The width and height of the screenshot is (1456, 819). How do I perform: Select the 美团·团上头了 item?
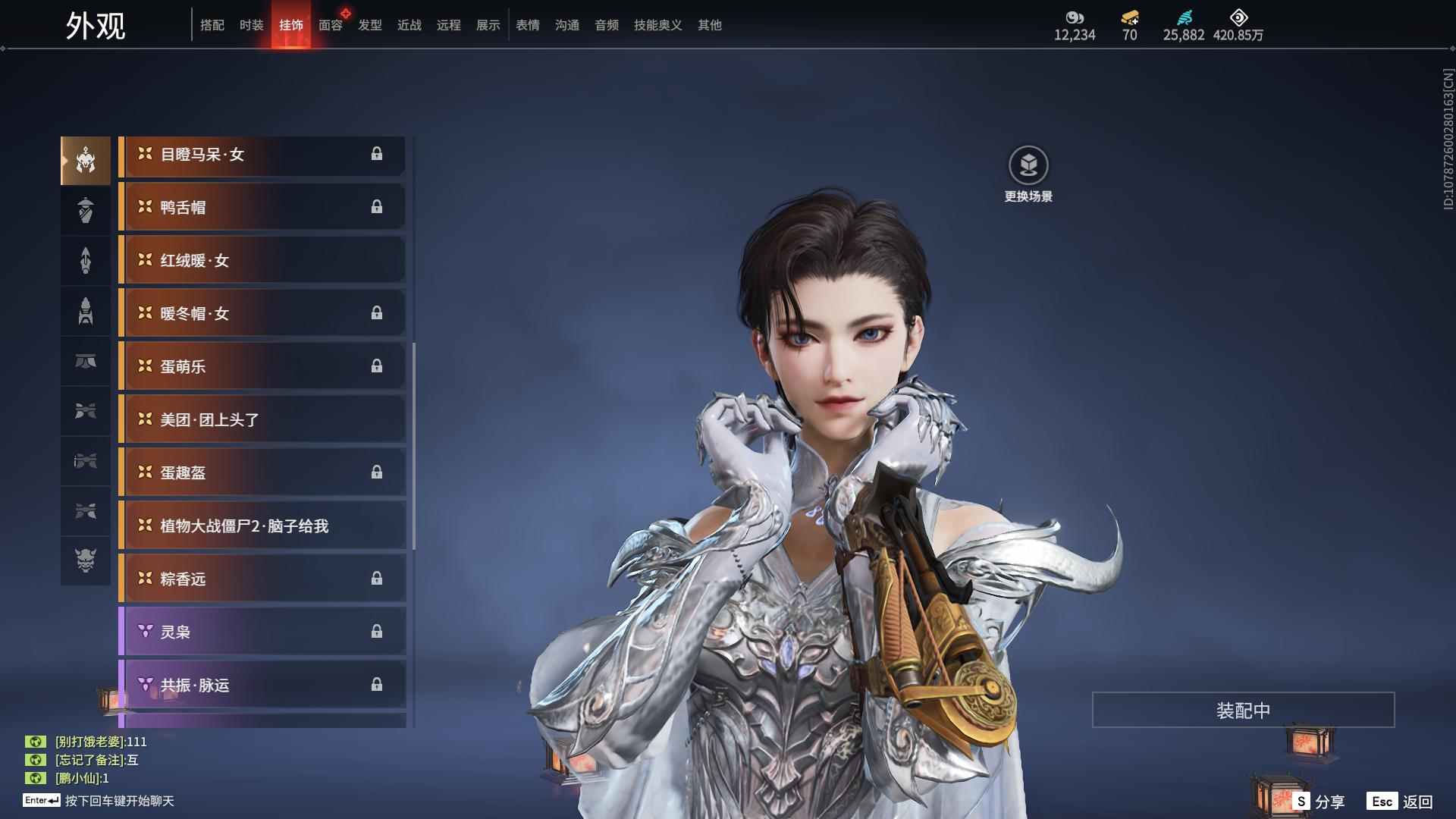tap(262, 420)
